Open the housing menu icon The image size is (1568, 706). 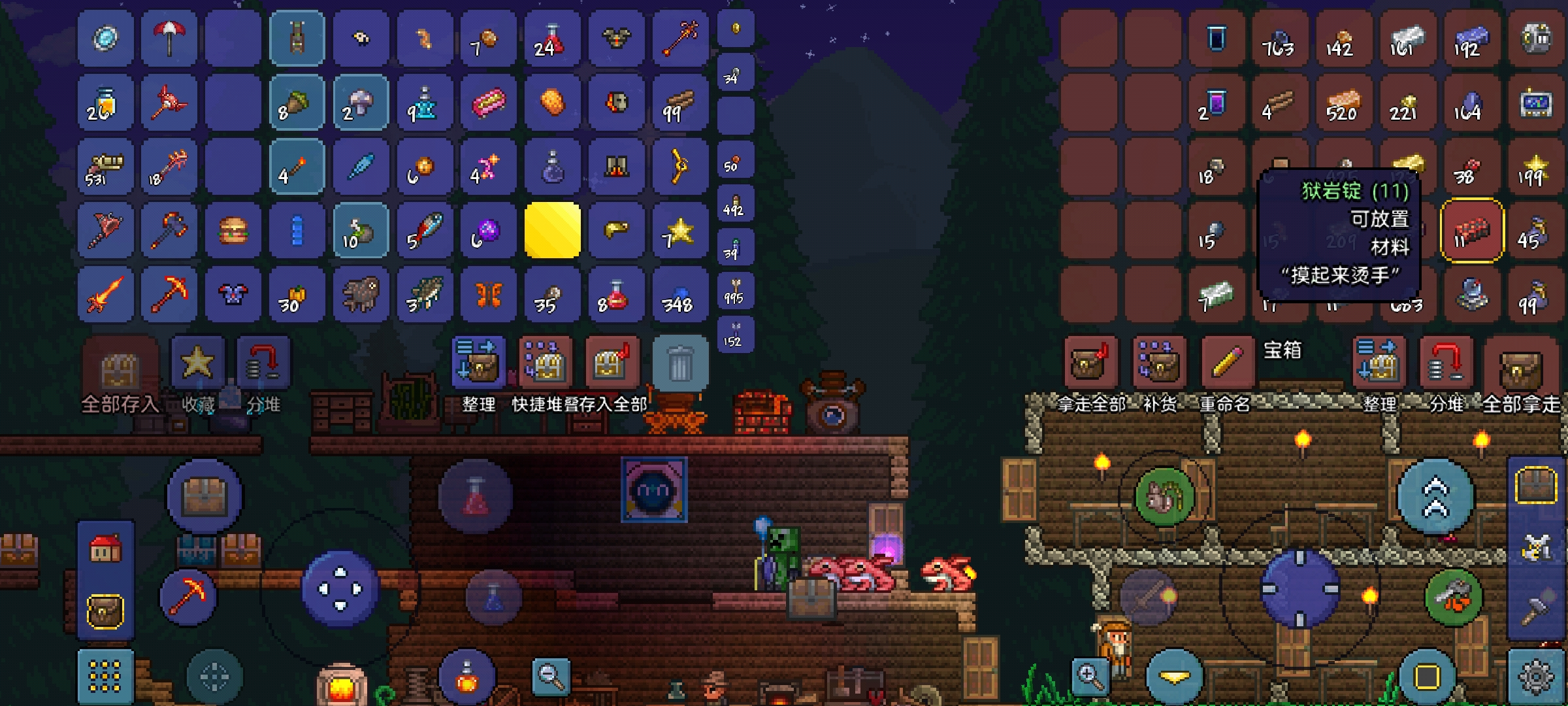click(105, 549)
